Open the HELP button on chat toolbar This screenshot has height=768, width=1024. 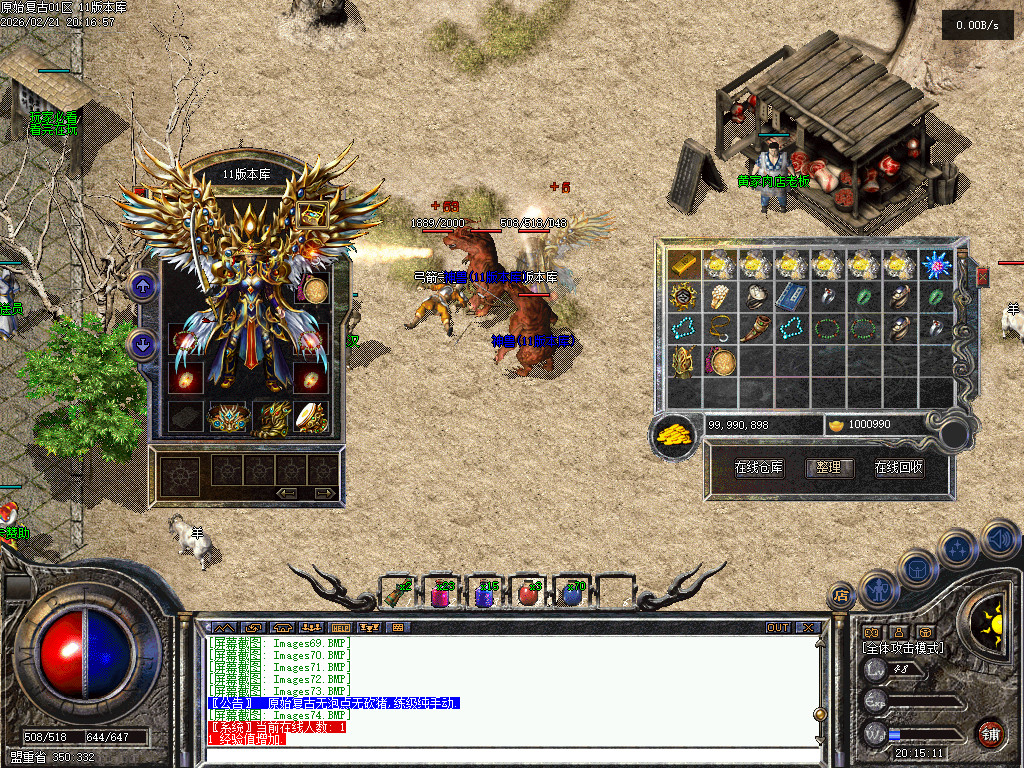342,627
